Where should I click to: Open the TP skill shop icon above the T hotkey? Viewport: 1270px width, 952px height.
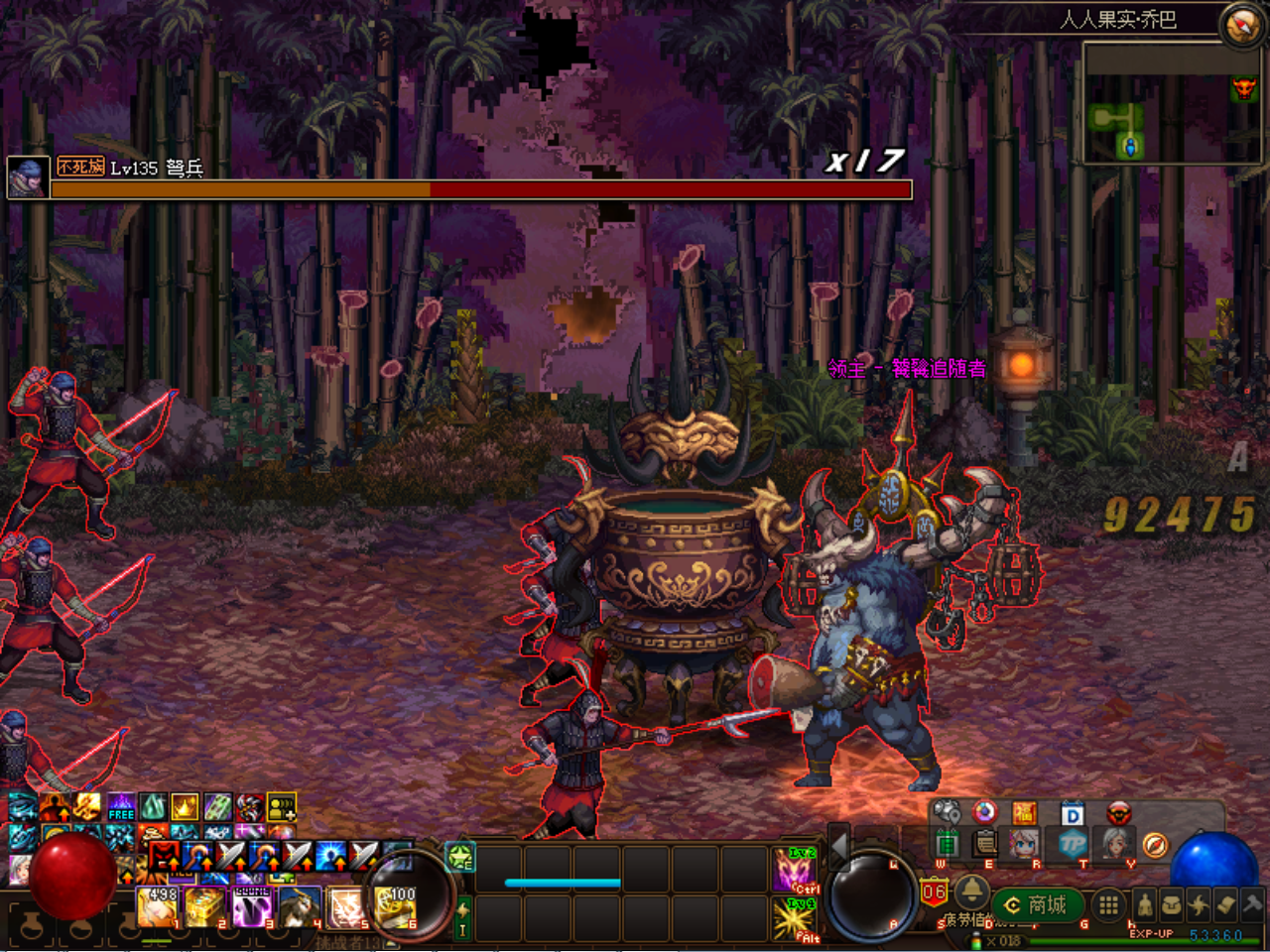(x=1072, y=845)
